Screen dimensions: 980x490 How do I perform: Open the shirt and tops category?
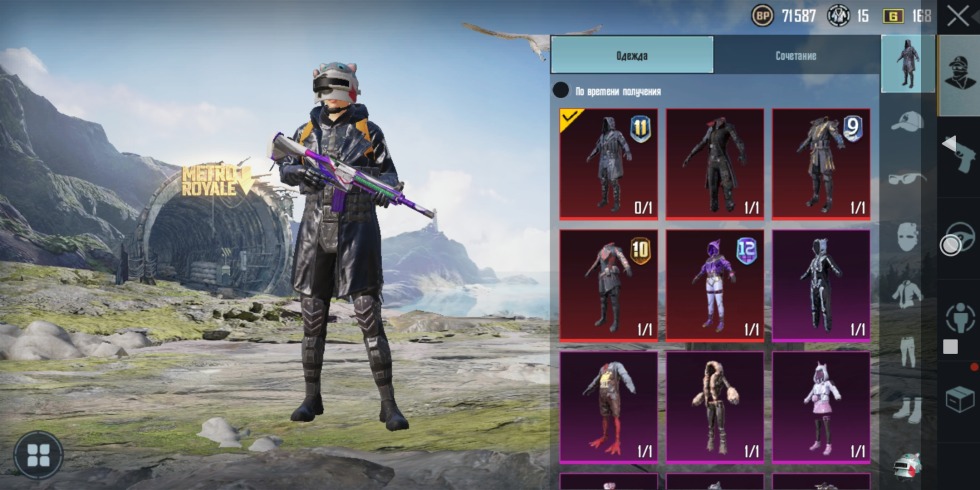(x=907, y=294)
